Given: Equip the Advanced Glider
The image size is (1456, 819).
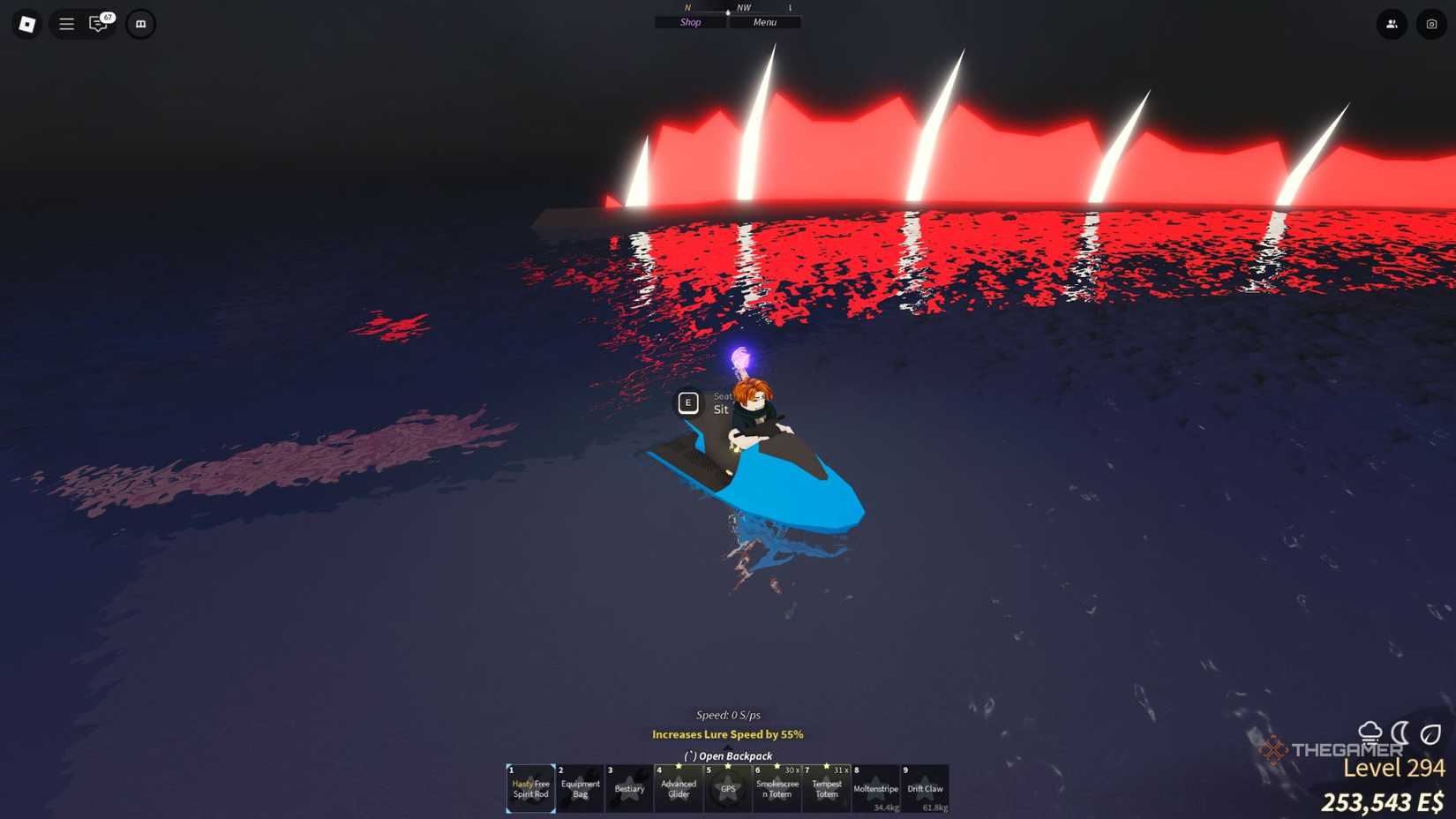Looking at the screenshot, I should click(679, 788).
